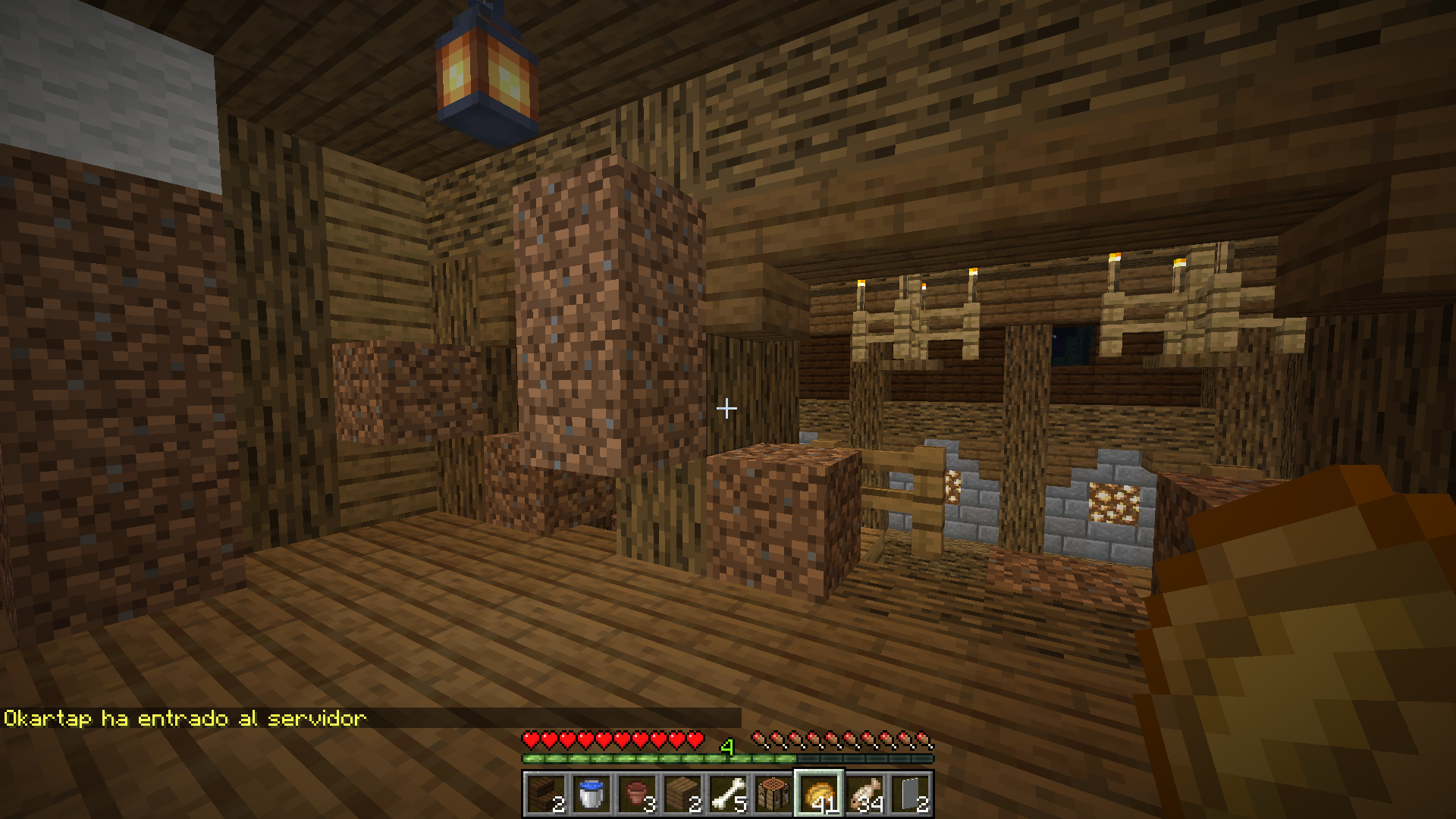This screenshot has height=819, width=1456.
Task: Select the bone stack in hotbar
Action: tap(728, 794)
